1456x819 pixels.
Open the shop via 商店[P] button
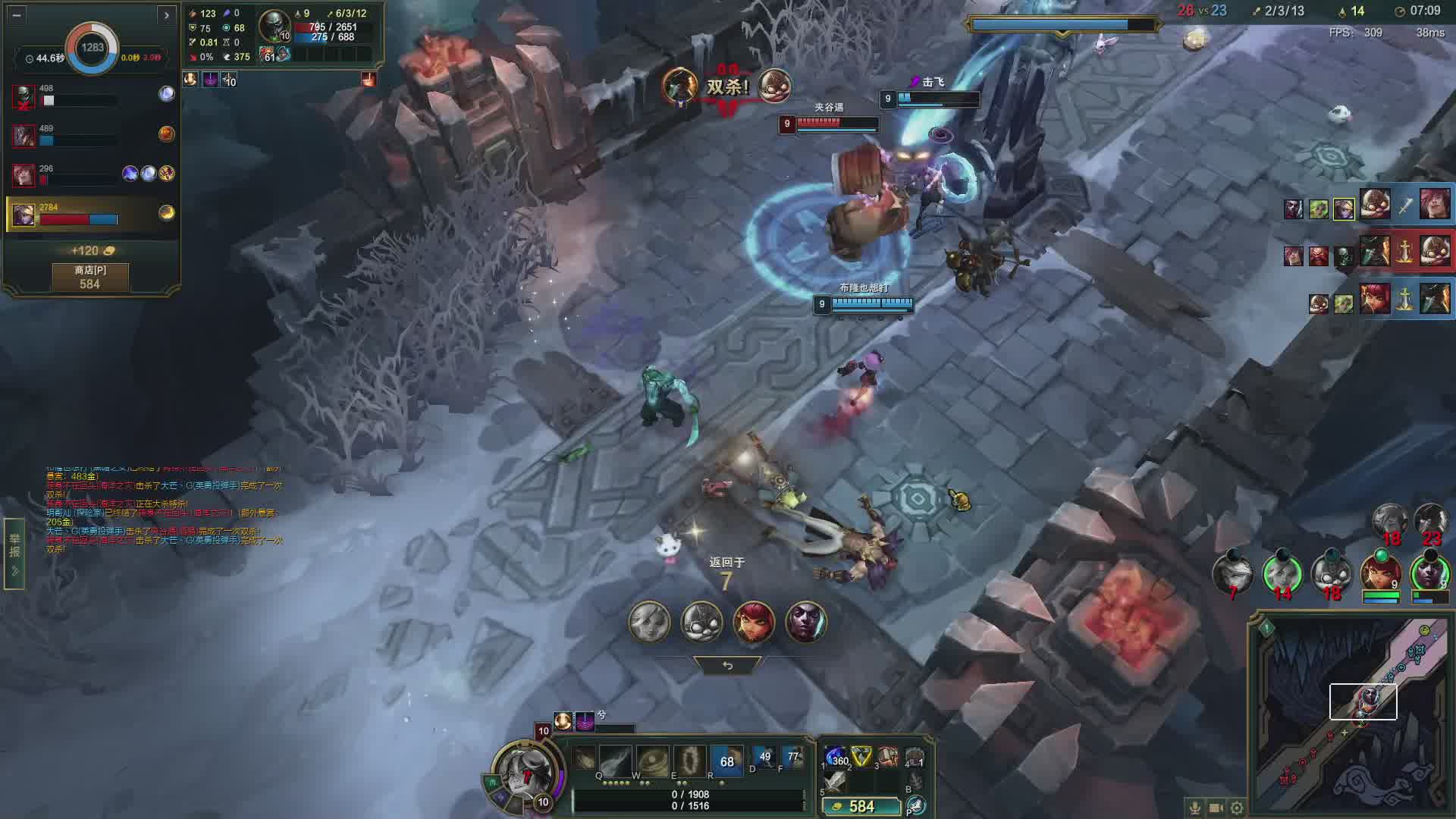click(x=89, y=277)
